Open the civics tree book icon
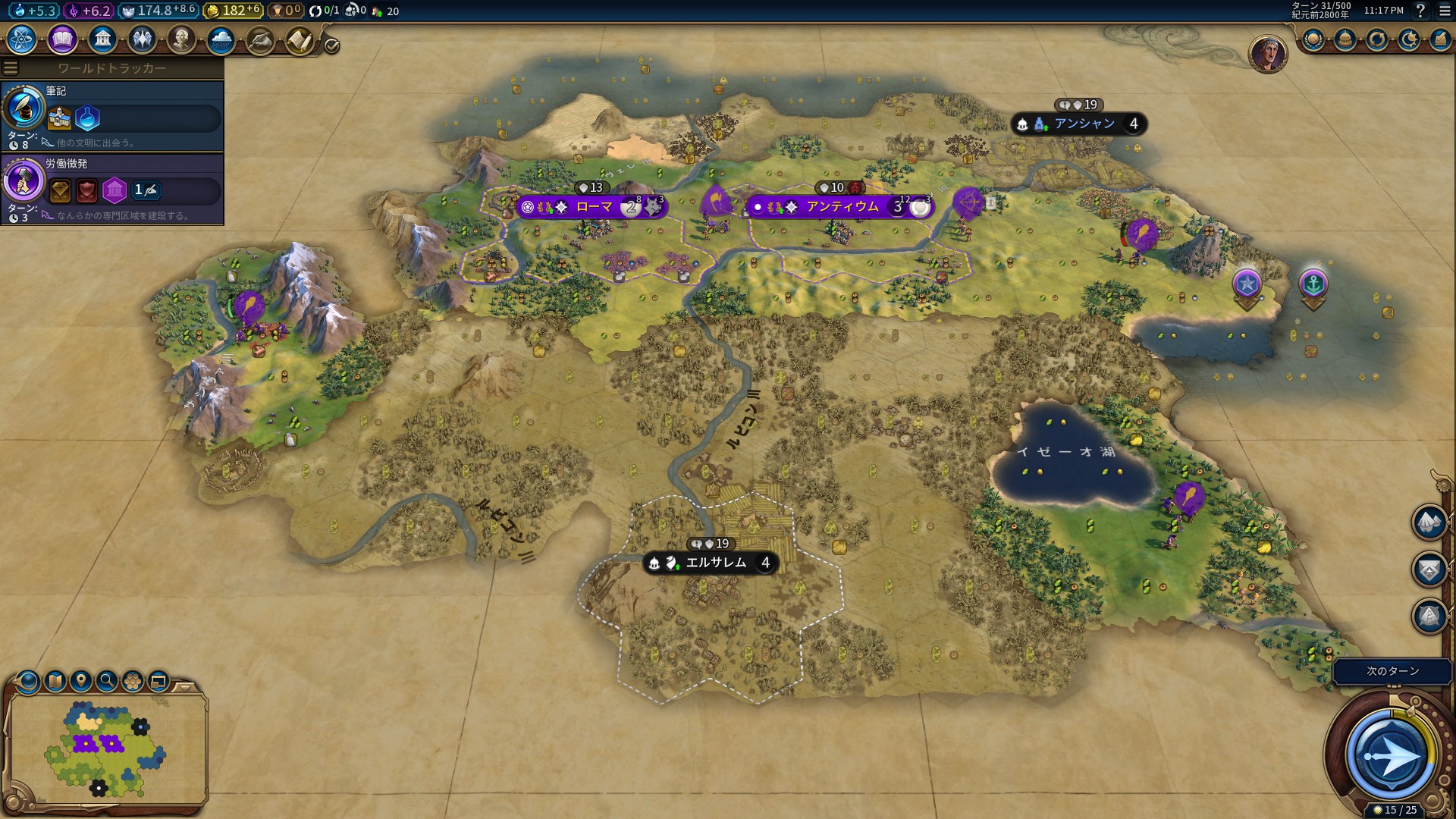Viewport: 1456px width, 819px height. (62, 39)
